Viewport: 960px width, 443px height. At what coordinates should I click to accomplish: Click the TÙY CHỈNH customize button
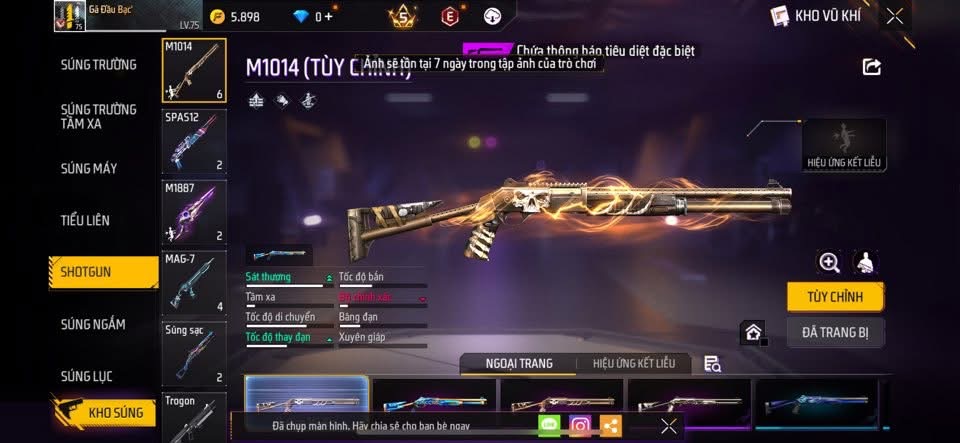pos(835,297)
